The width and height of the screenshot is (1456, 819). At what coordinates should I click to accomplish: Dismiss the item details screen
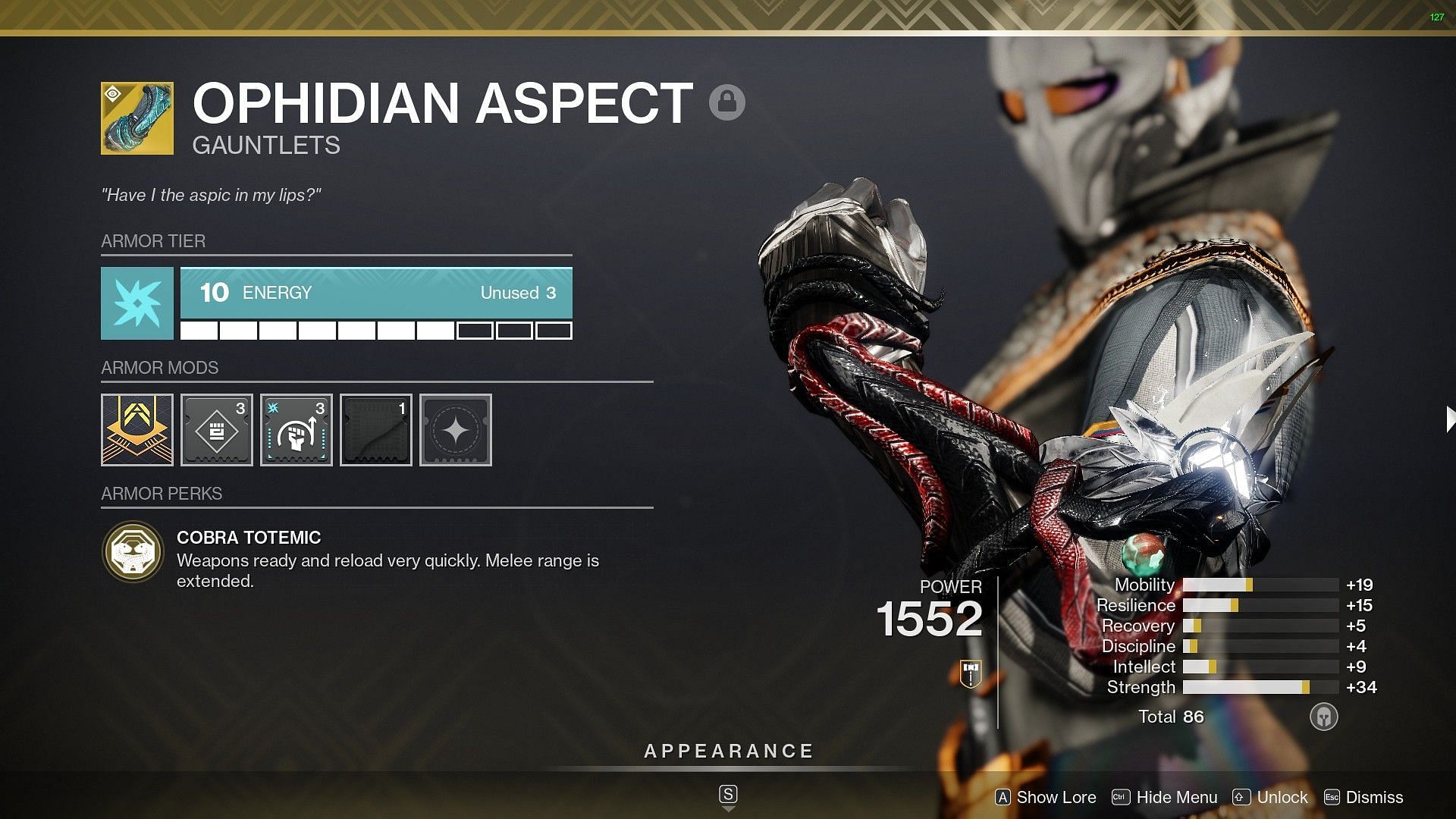[1363, 797]
